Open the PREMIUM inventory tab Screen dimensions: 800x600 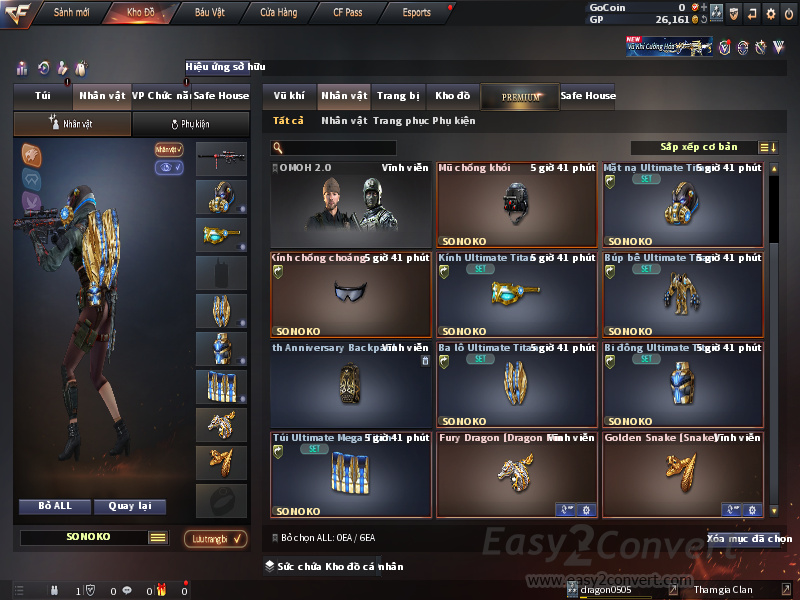pyautogui.click(x=520, y=97)
